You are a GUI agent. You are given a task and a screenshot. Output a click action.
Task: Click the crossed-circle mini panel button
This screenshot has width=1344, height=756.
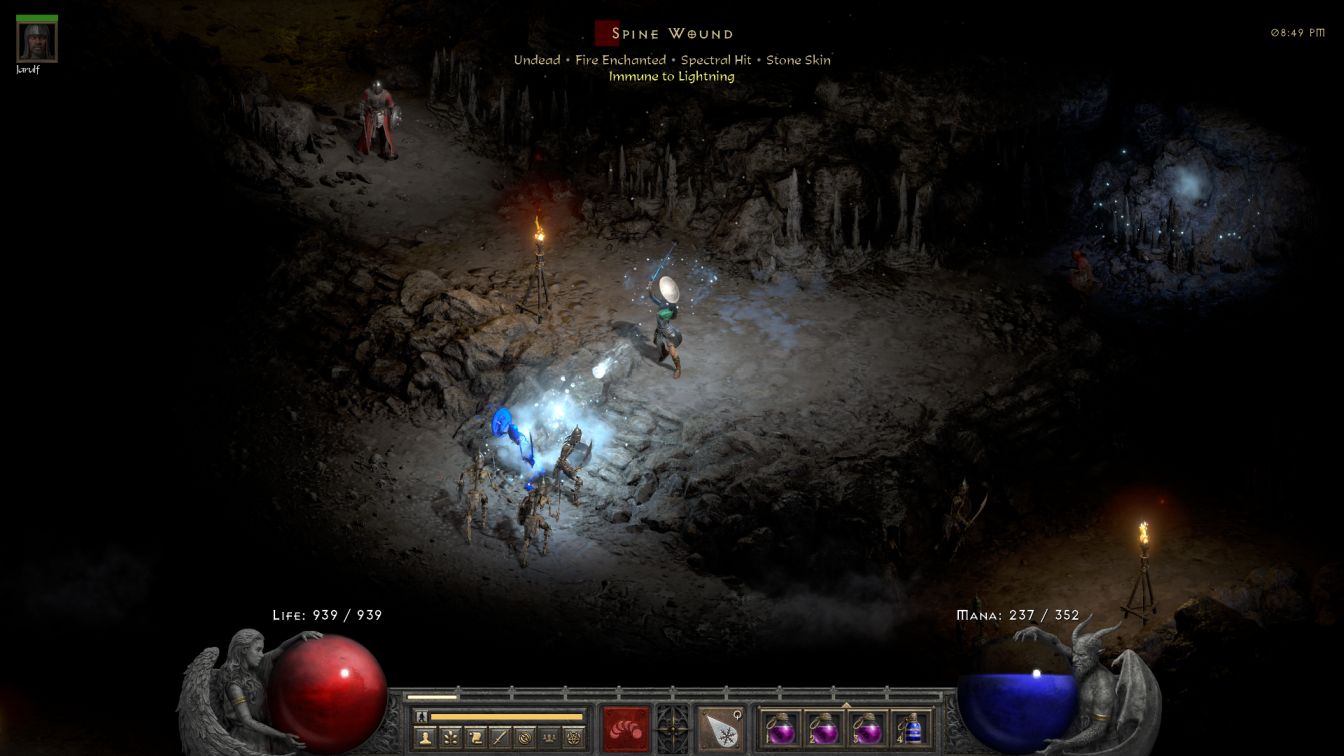click(x=524, y=738)
